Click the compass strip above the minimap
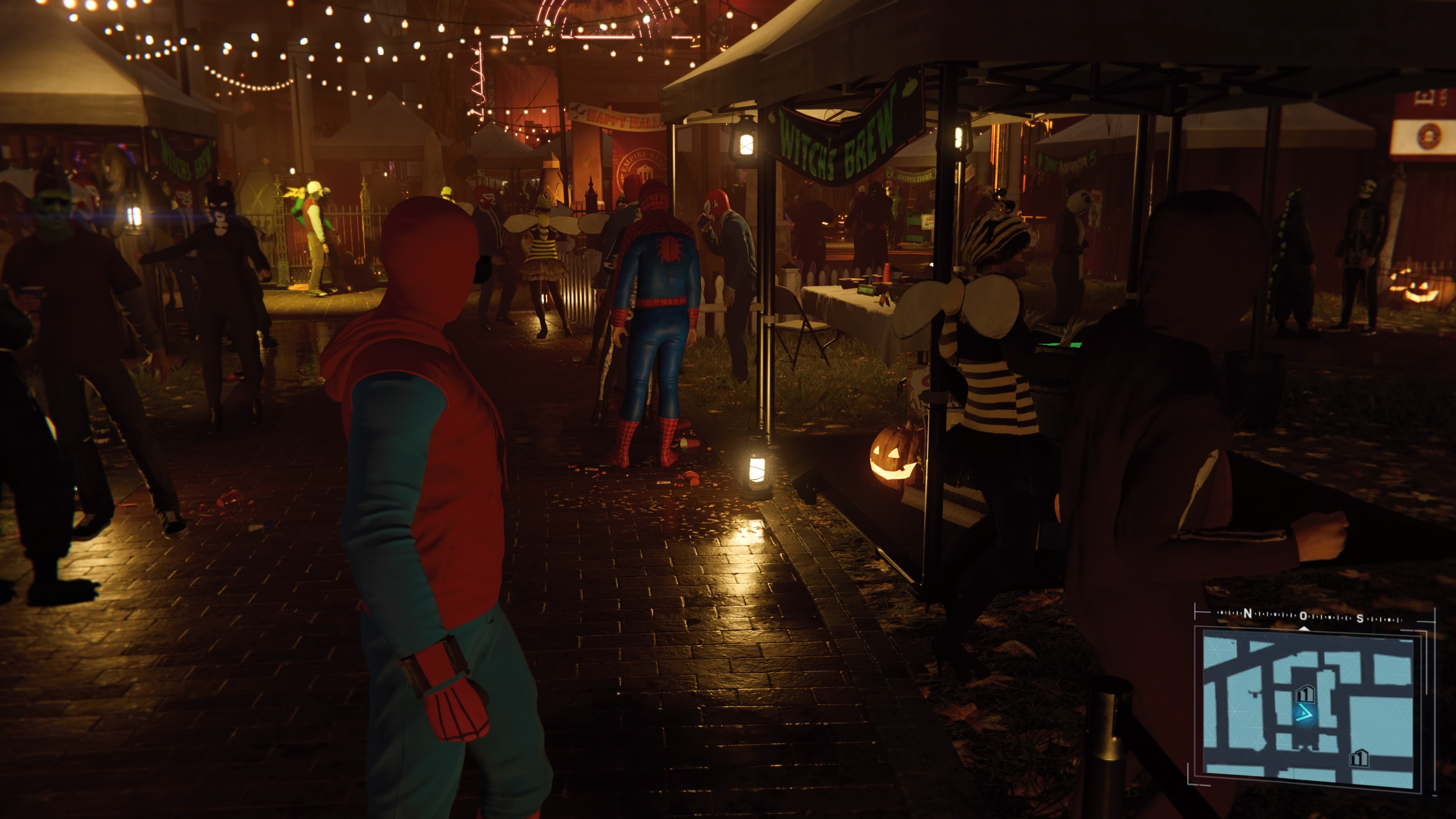Screen dimensions: 1456x819 (1308, 615)
